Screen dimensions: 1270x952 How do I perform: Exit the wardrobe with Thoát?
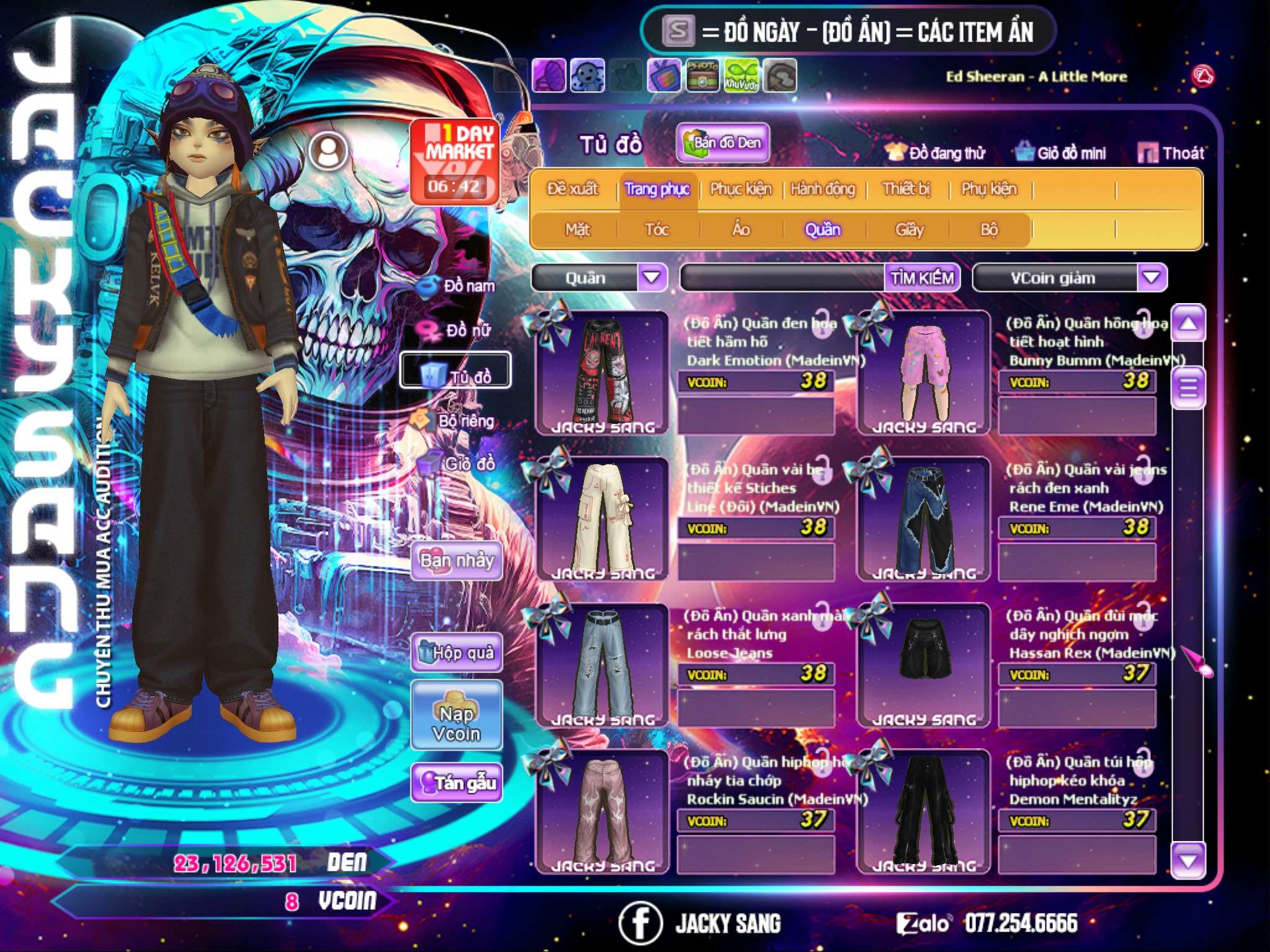coord(1171,153)
